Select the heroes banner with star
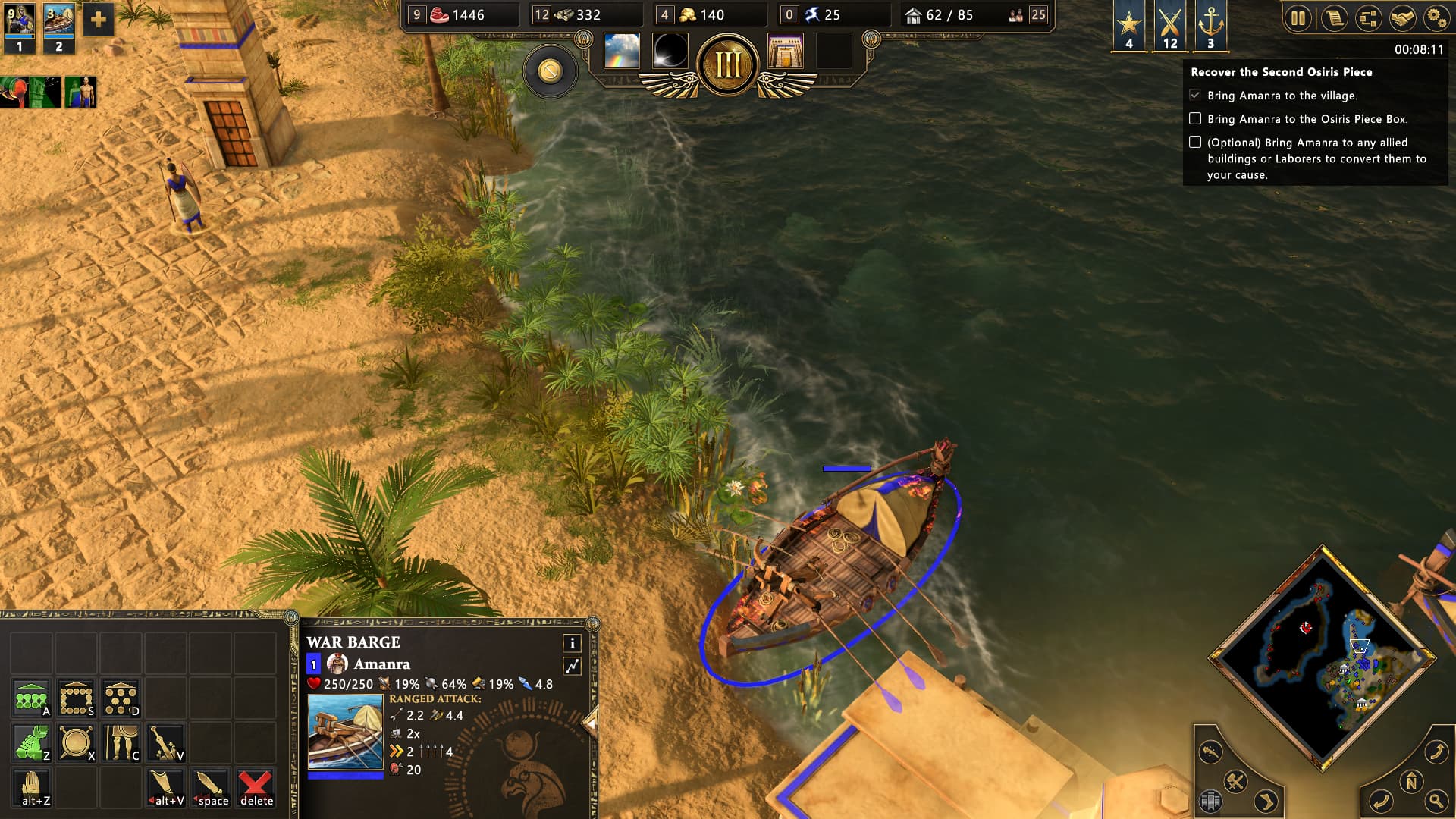The image size is (1456, 819). pyautogui.click(x=1129, y=25)
